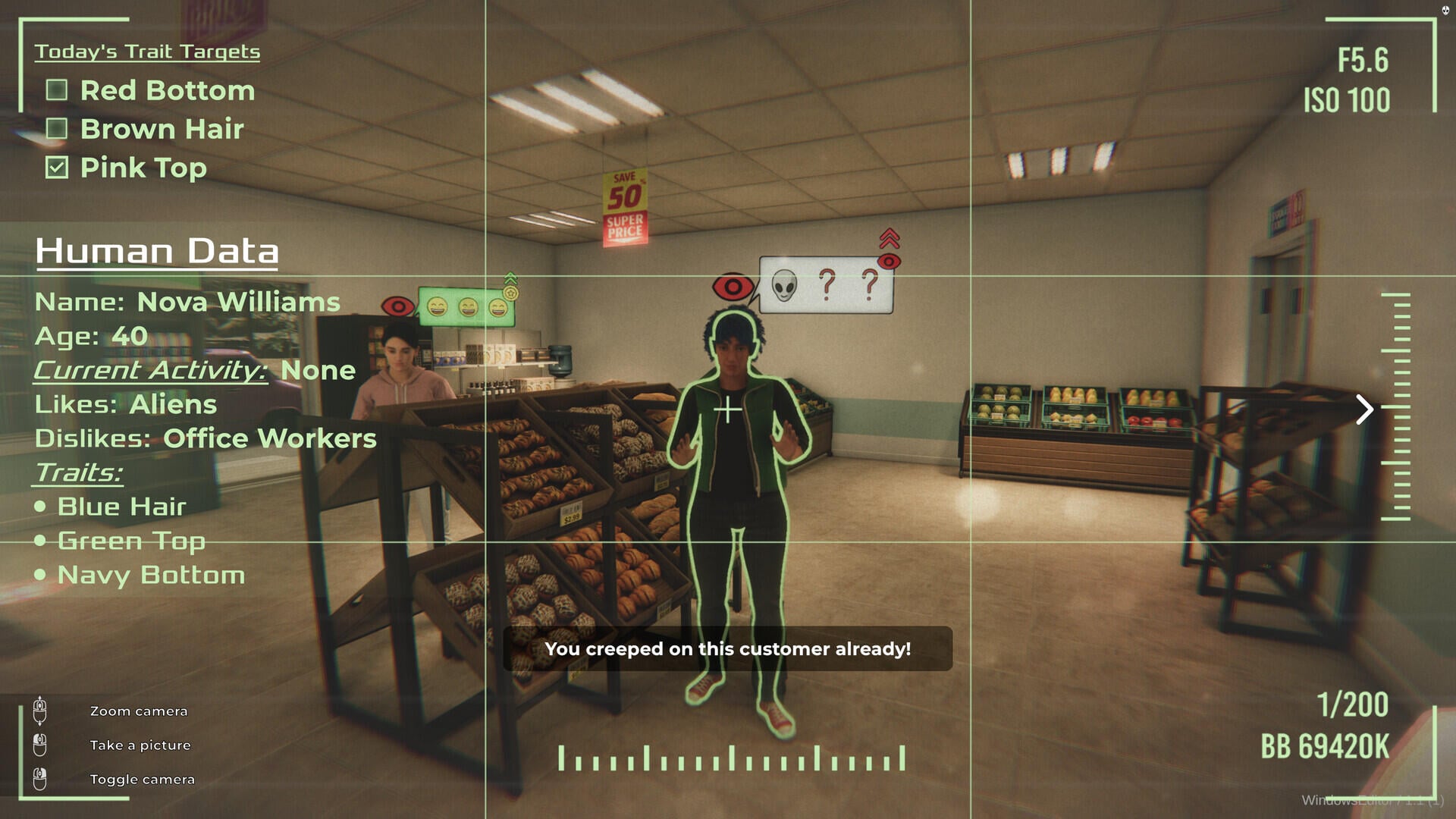Tick the Brown Hair trait target checkbox
This screenshot has width=1456, height=819.
click(x=57, y=129)
